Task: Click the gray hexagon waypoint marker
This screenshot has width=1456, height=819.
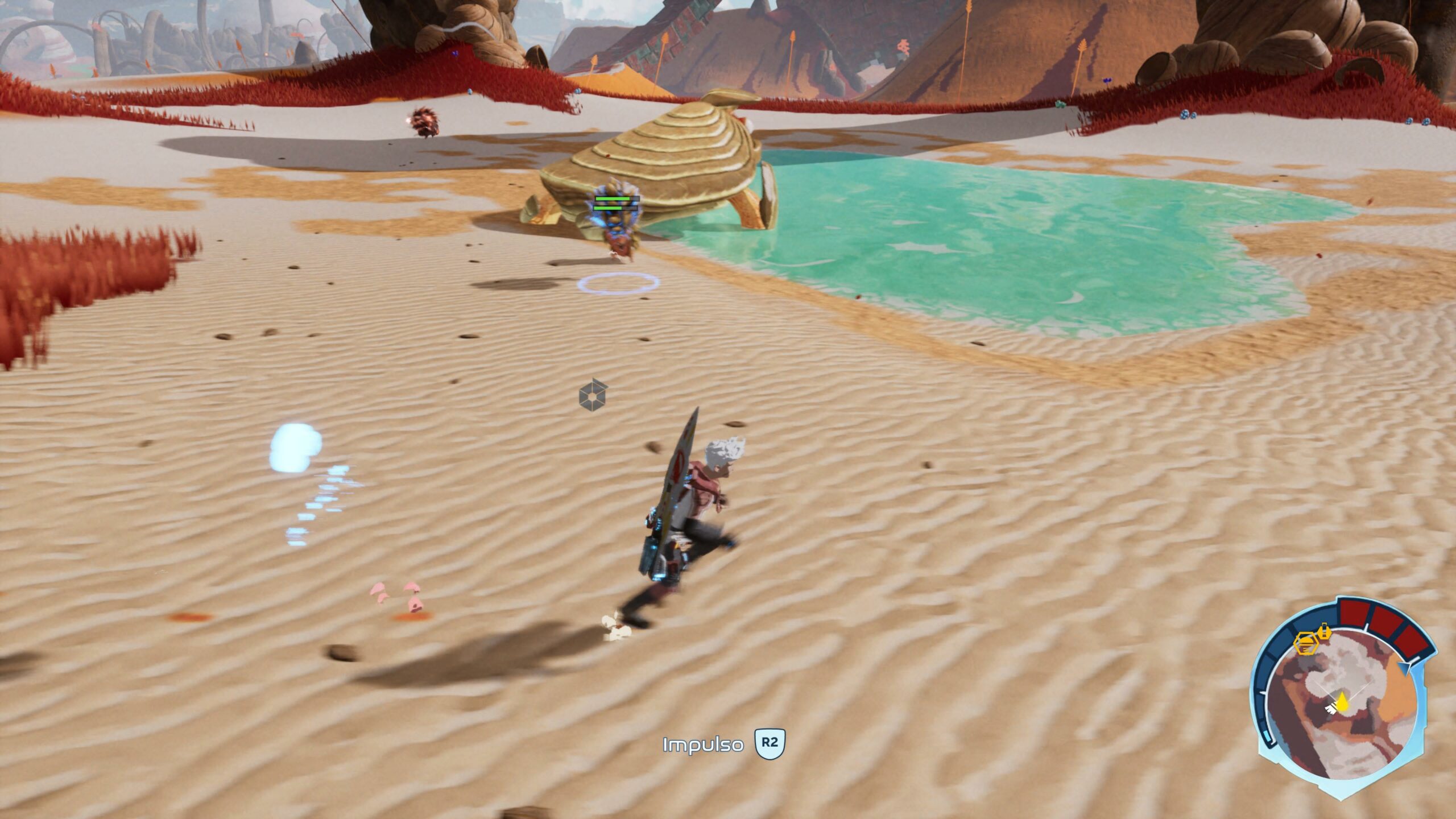Action: pyautogui.click(x=593, y=395)
